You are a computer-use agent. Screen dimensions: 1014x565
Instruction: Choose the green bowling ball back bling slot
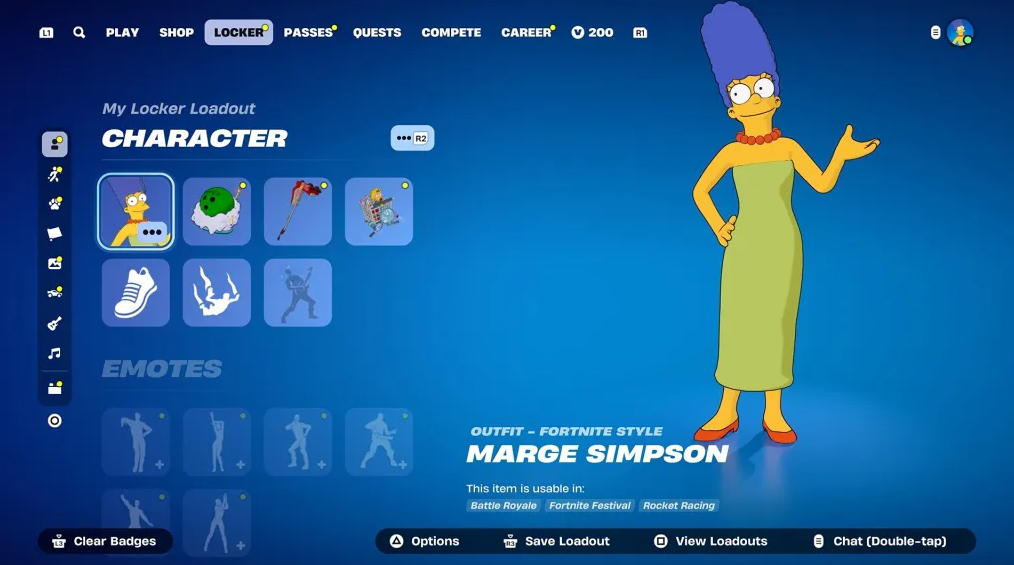[217, 211]
